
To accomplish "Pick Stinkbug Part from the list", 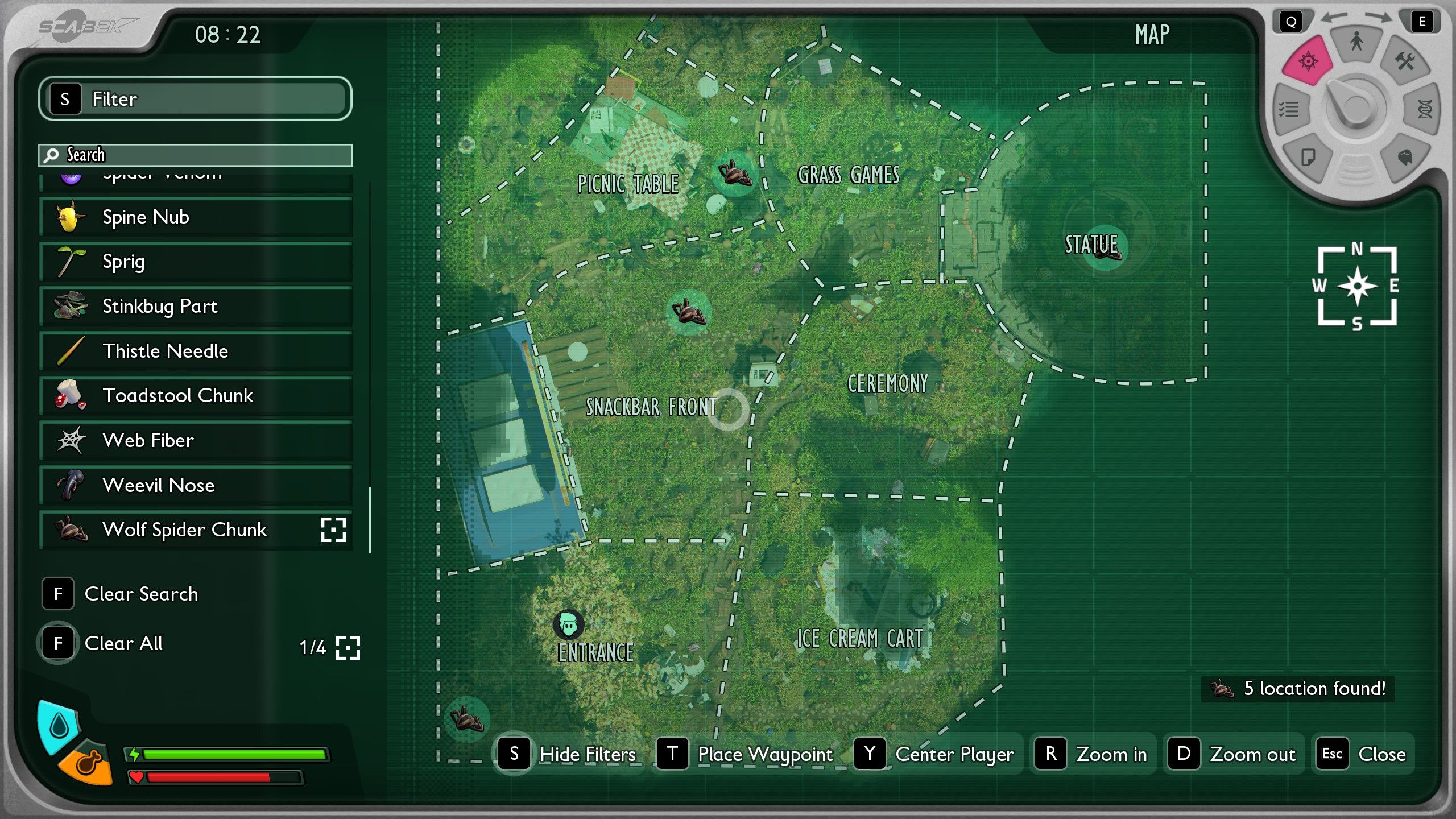I will click(x=196, y=306).
